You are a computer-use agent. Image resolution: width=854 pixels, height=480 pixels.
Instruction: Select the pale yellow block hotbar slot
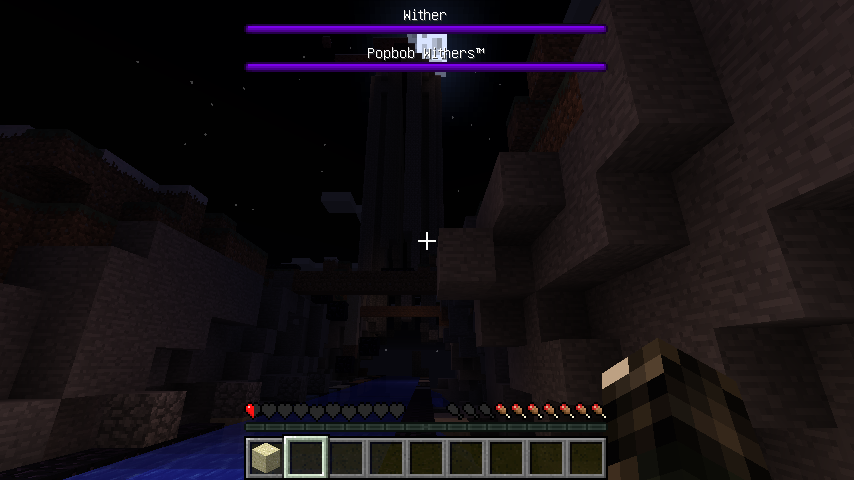265,458
